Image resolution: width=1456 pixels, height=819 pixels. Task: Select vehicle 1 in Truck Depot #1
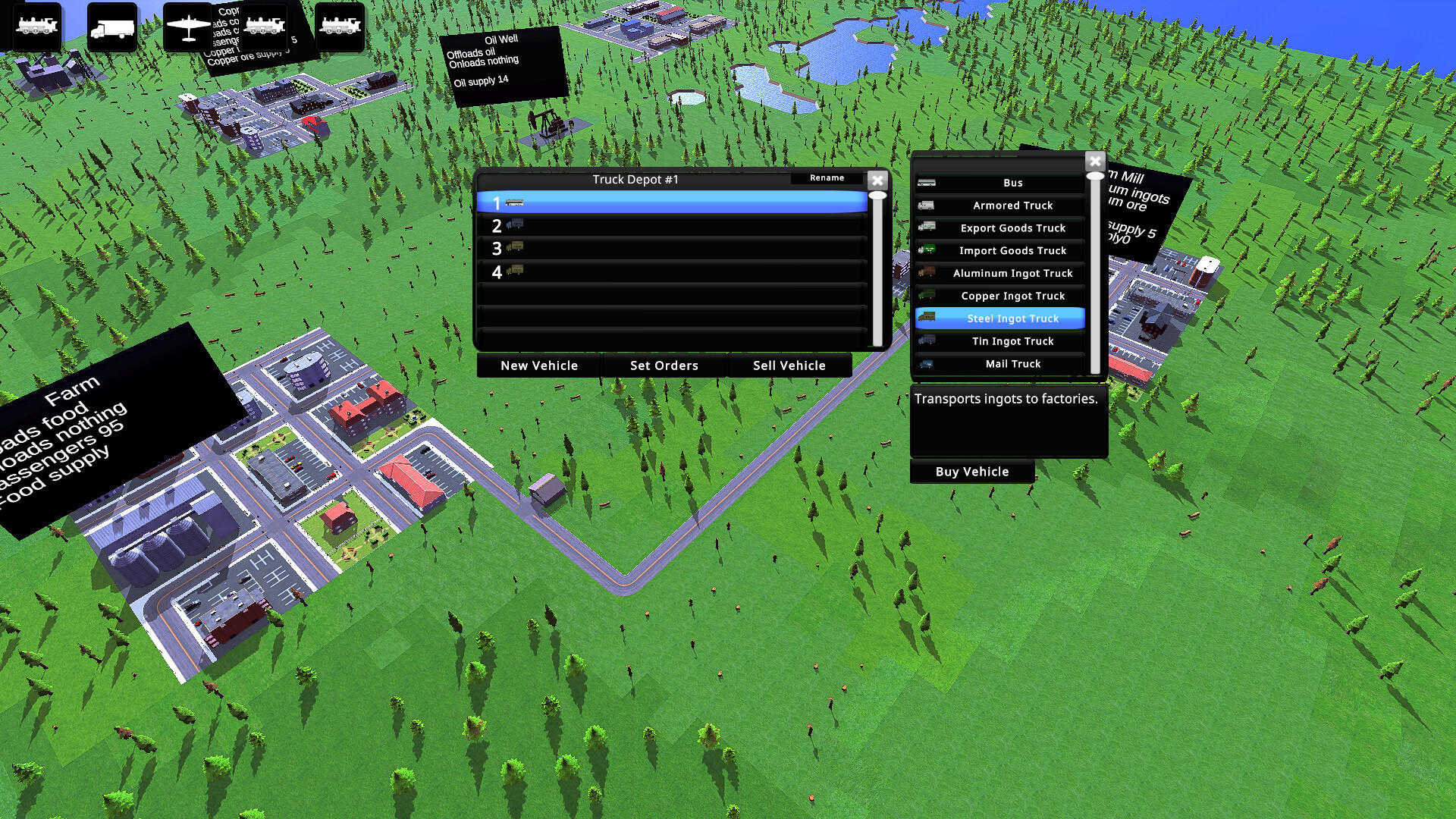click(x=670, y=202)
